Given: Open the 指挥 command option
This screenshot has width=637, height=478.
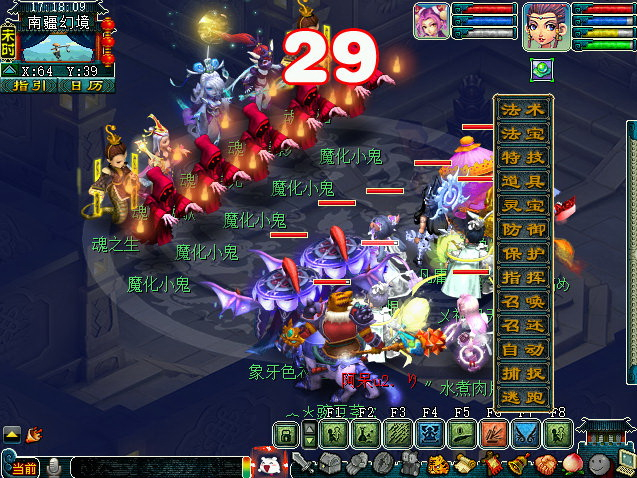Looking at the screenshot, I should [x=522, y=279].
